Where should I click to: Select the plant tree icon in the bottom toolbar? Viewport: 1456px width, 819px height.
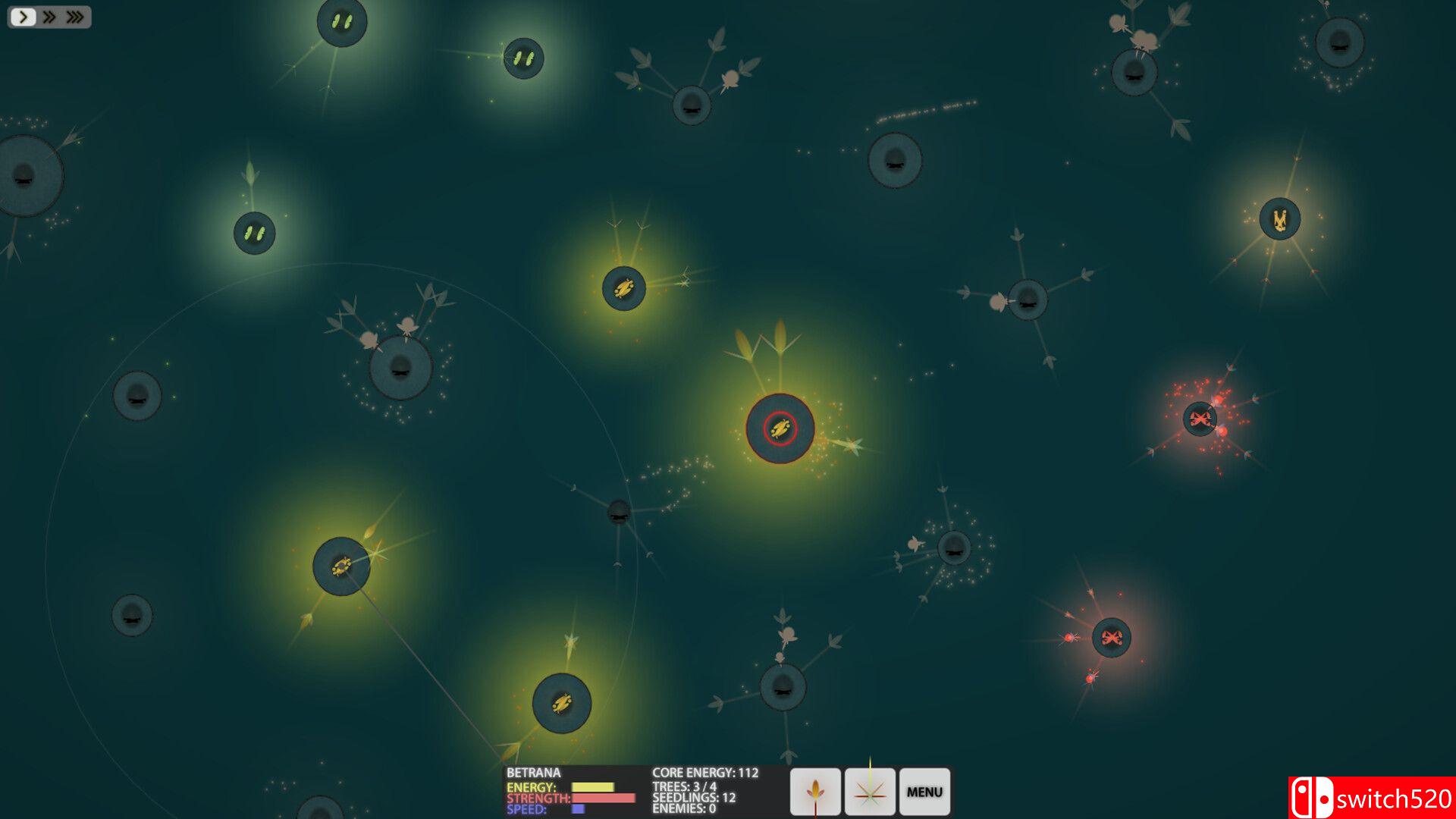(x=814, y=791)
